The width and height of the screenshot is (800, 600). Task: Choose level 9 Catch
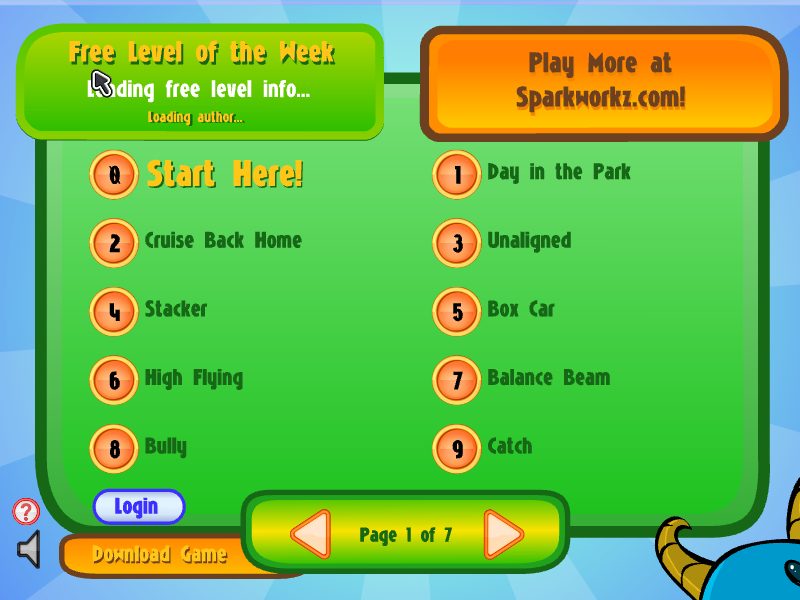[457, 449]
